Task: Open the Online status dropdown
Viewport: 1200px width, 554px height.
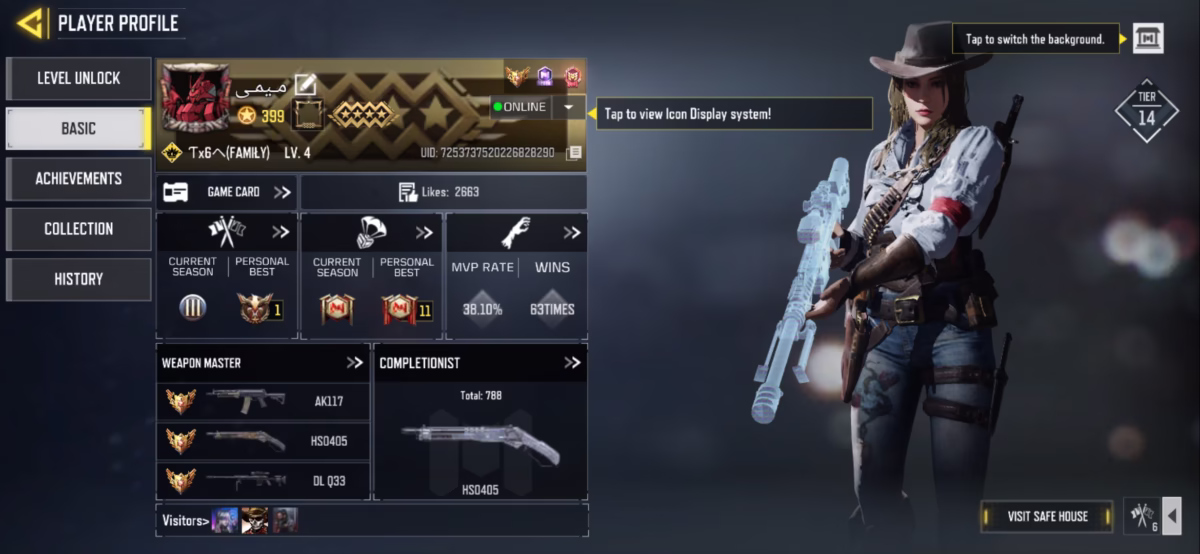Action: tap(568, 107)
